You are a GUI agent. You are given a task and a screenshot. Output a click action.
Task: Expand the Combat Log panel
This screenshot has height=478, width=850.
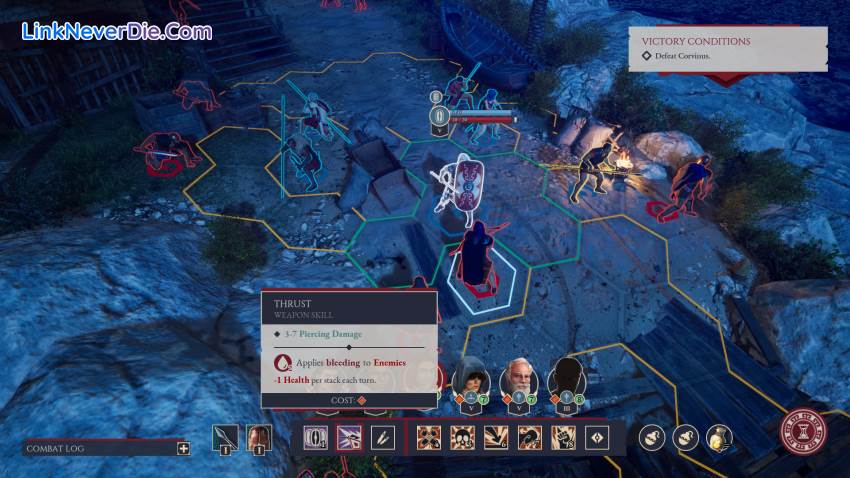coord(183,448)
